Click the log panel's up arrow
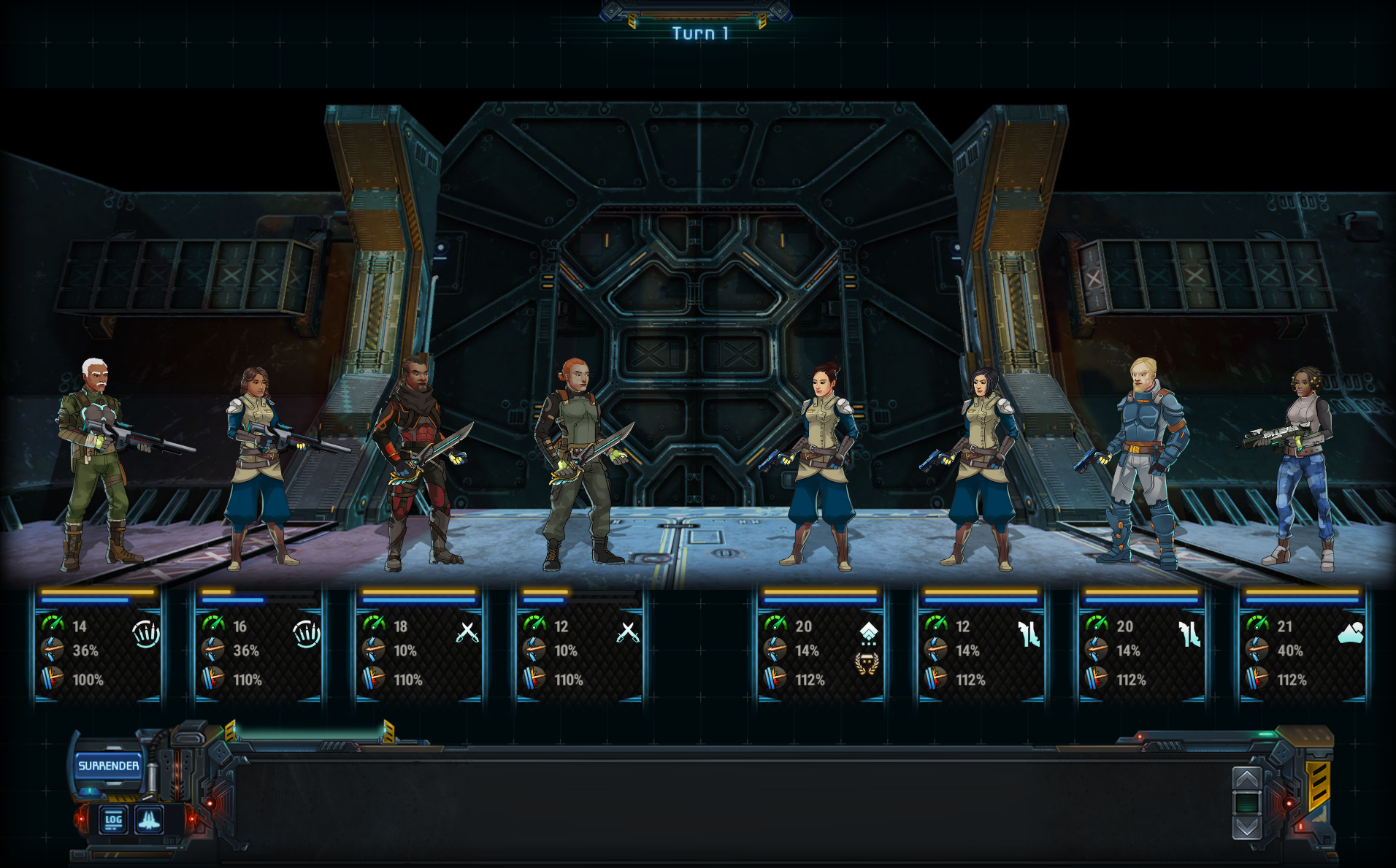The image size is (1396, 868). click(1246, 778)
